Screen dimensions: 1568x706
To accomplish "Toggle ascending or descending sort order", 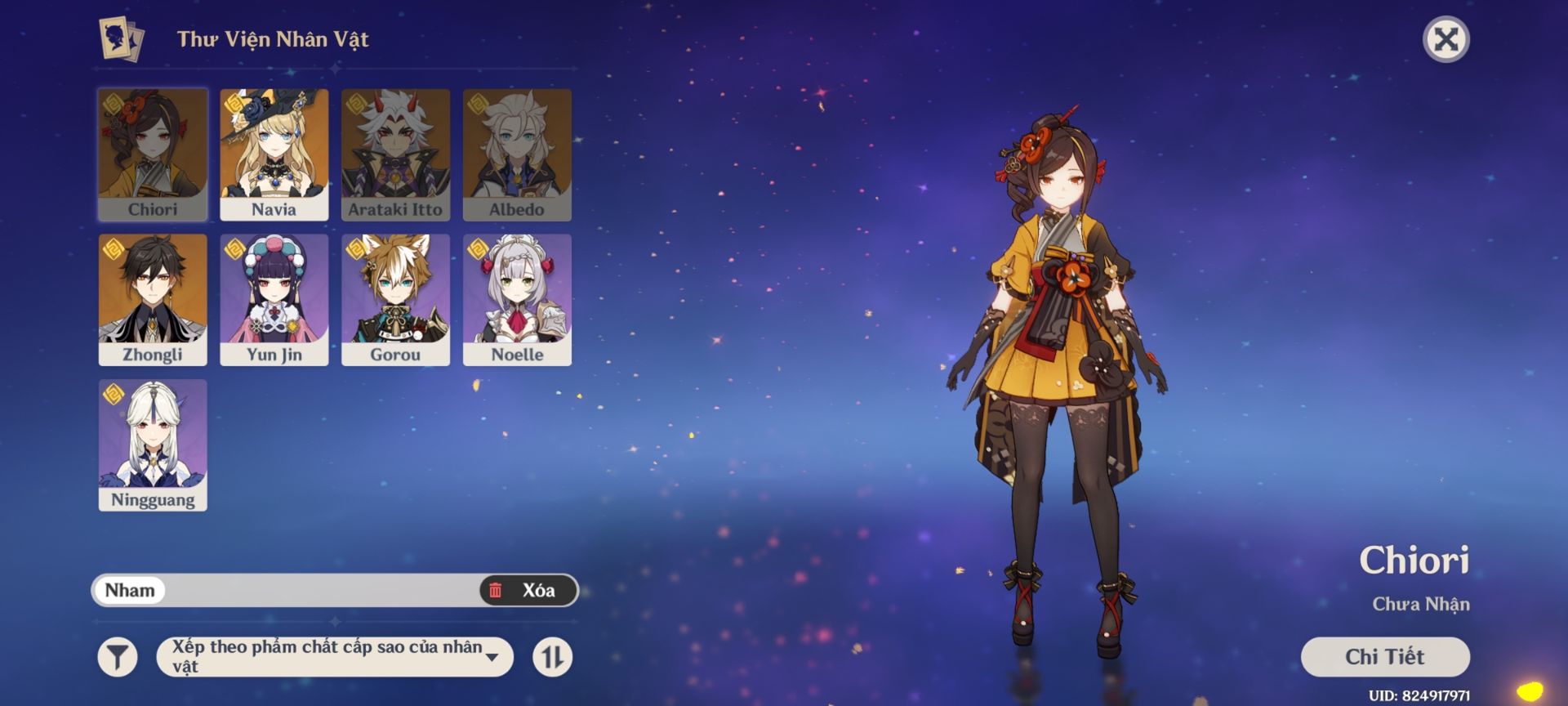I will pyautogui.click(x=552, y=657).
